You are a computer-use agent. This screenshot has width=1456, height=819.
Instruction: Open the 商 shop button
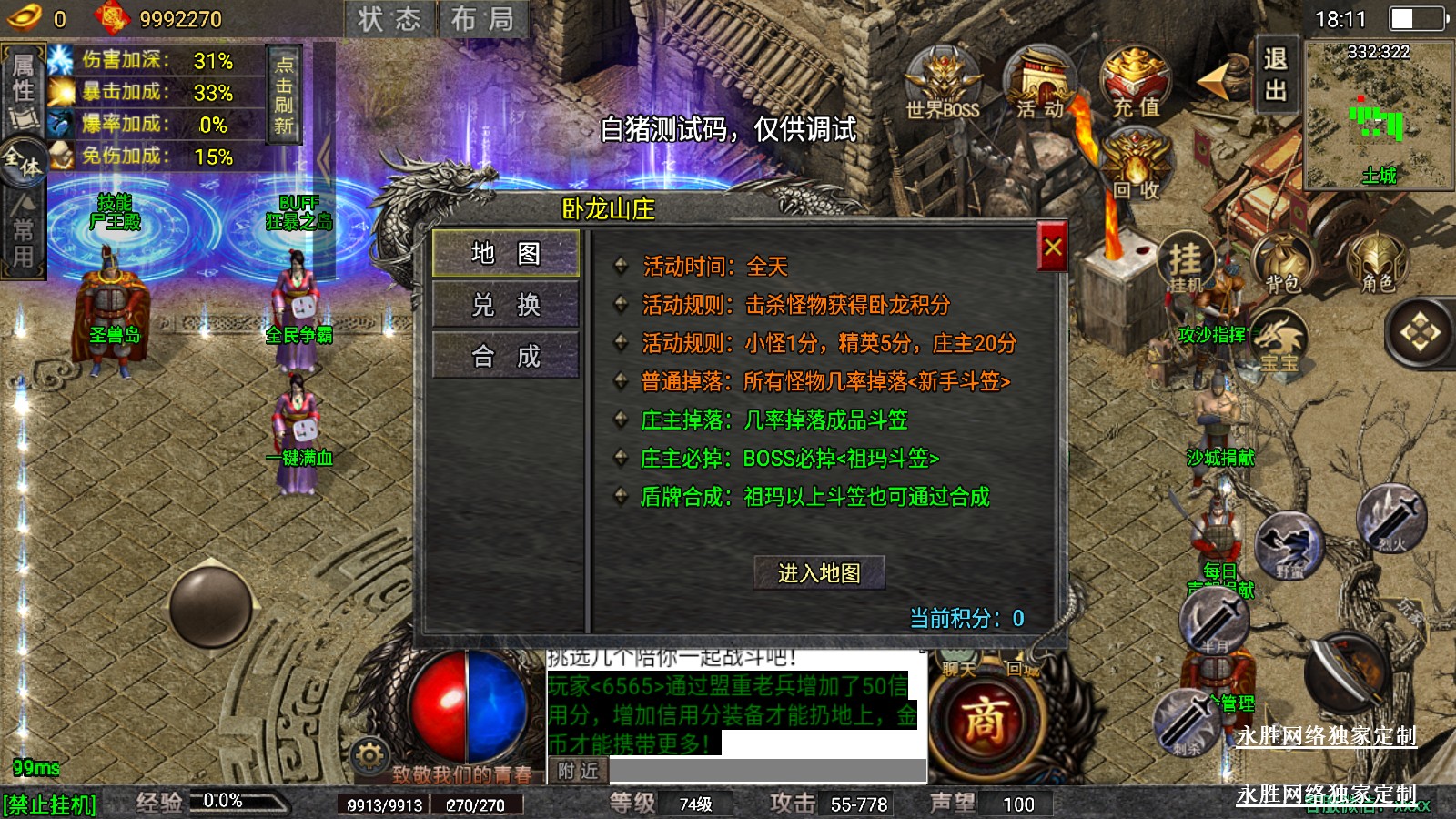click(x=985, y=720)
